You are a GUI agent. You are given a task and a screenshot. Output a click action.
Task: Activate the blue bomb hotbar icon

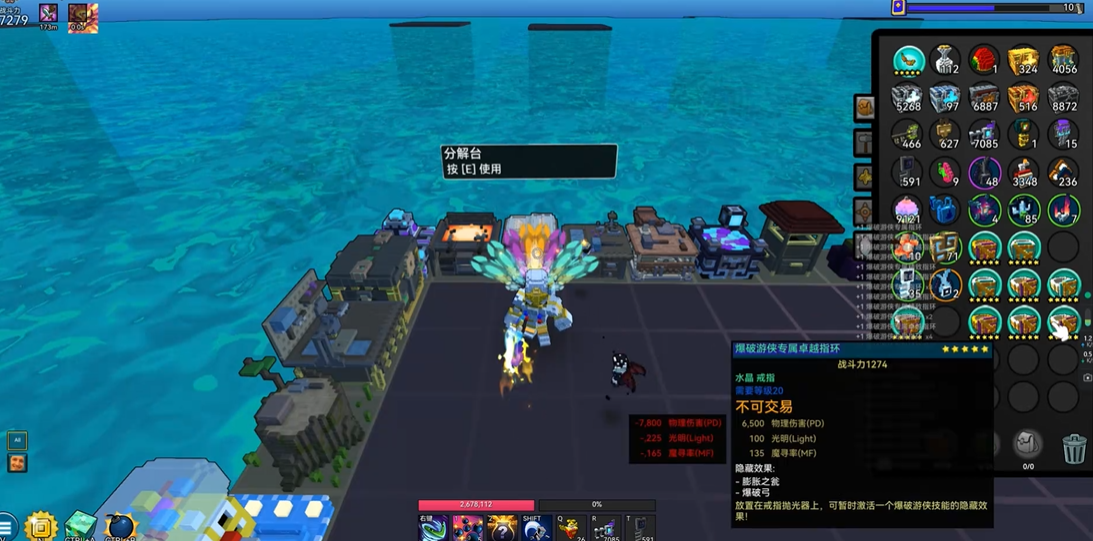click(120, 526)
